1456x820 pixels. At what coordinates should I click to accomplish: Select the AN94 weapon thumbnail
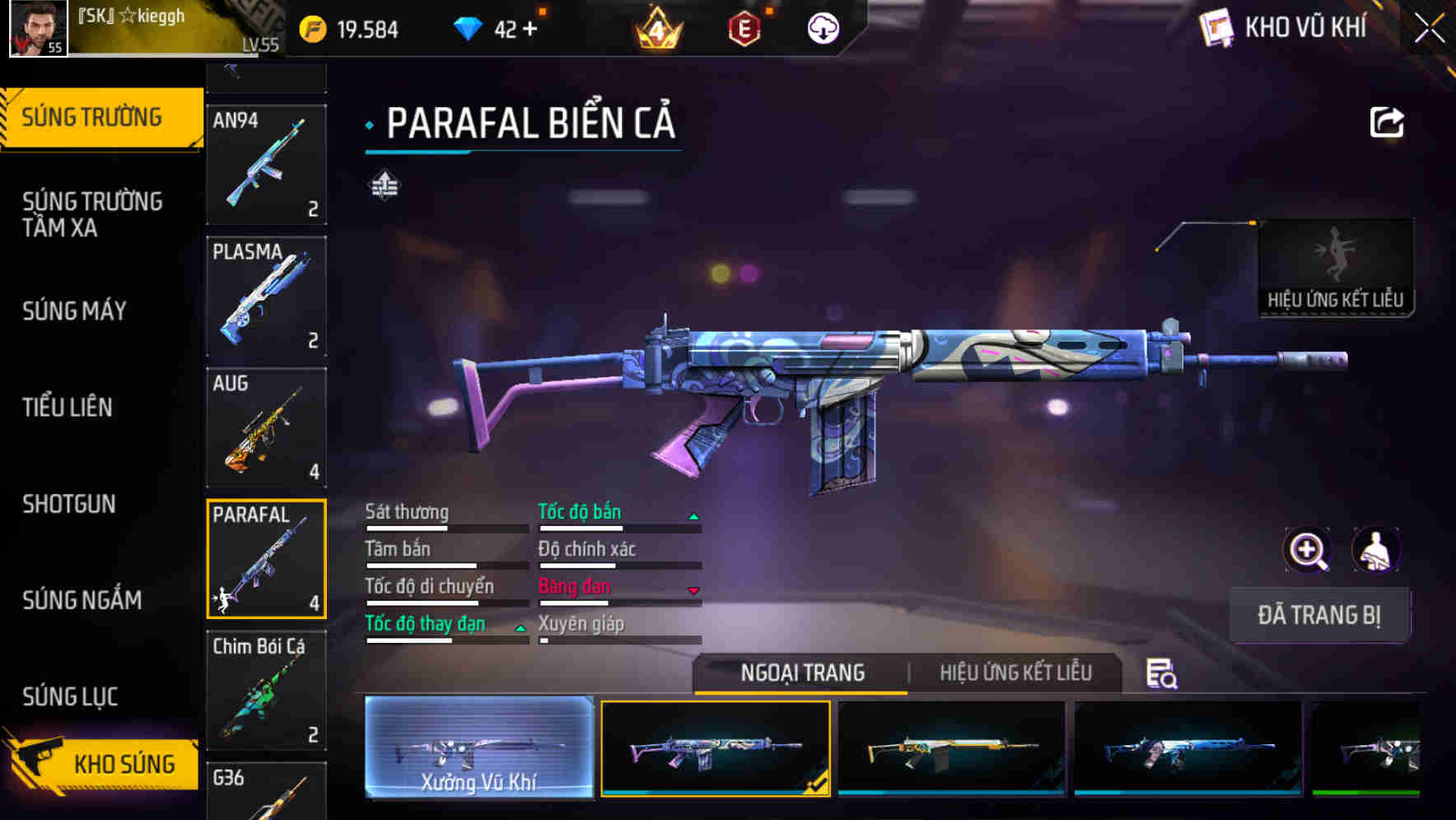(266, 165)
